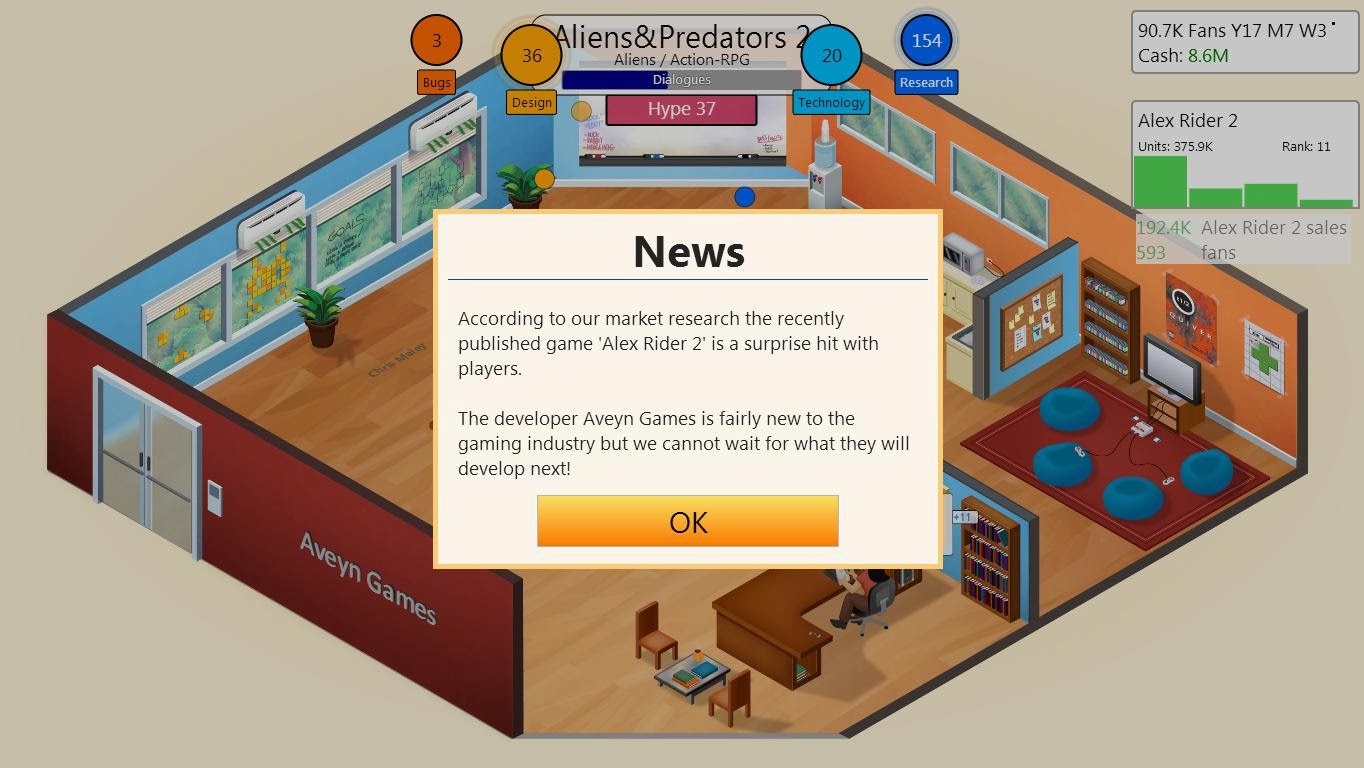Click the yellow bubble near the game title
This screenshot has width=1364, height=768.
point(580,111)
